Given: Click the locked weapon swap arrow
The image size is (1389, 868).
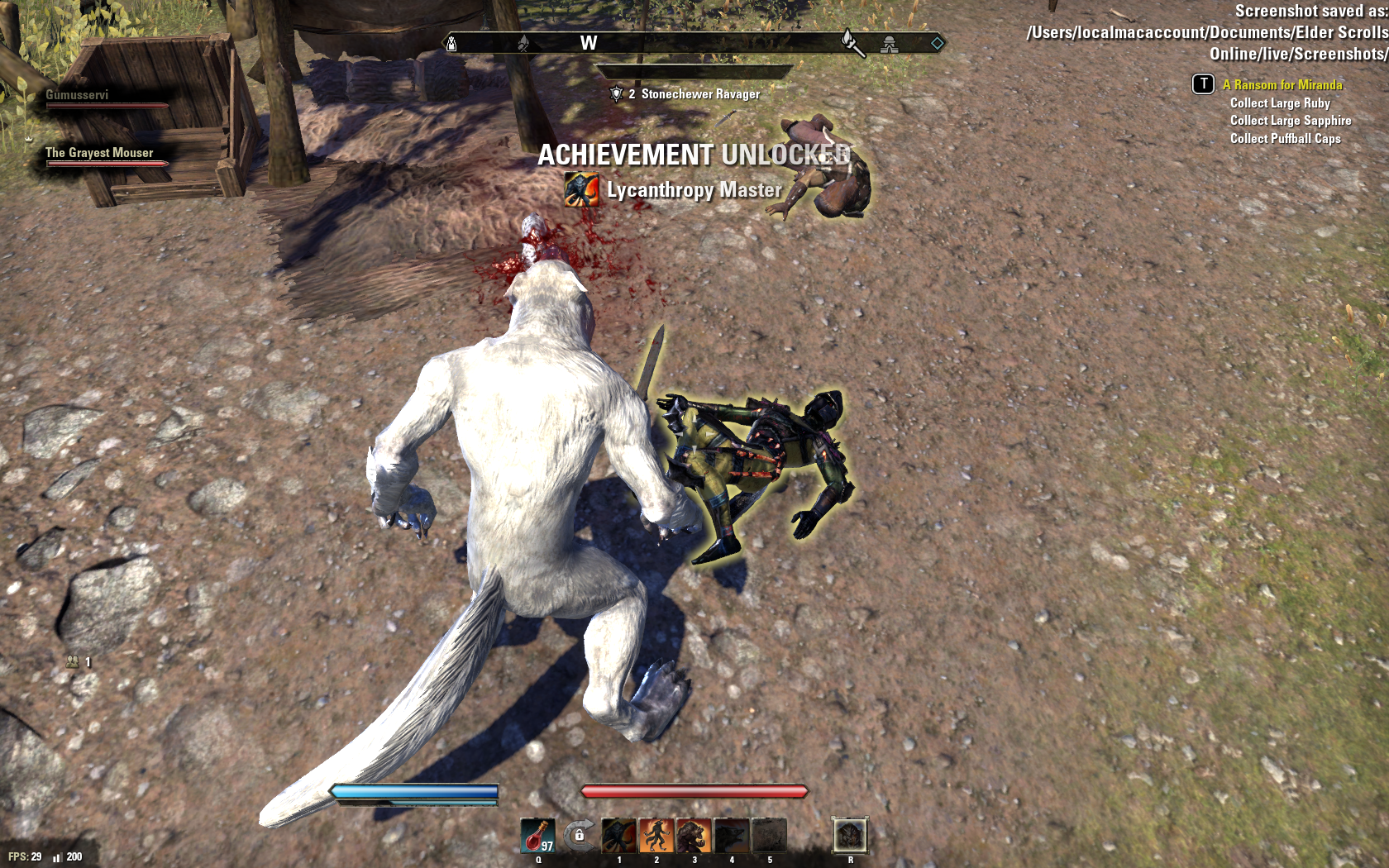Looking at the screenshot, I should [579, 836].
